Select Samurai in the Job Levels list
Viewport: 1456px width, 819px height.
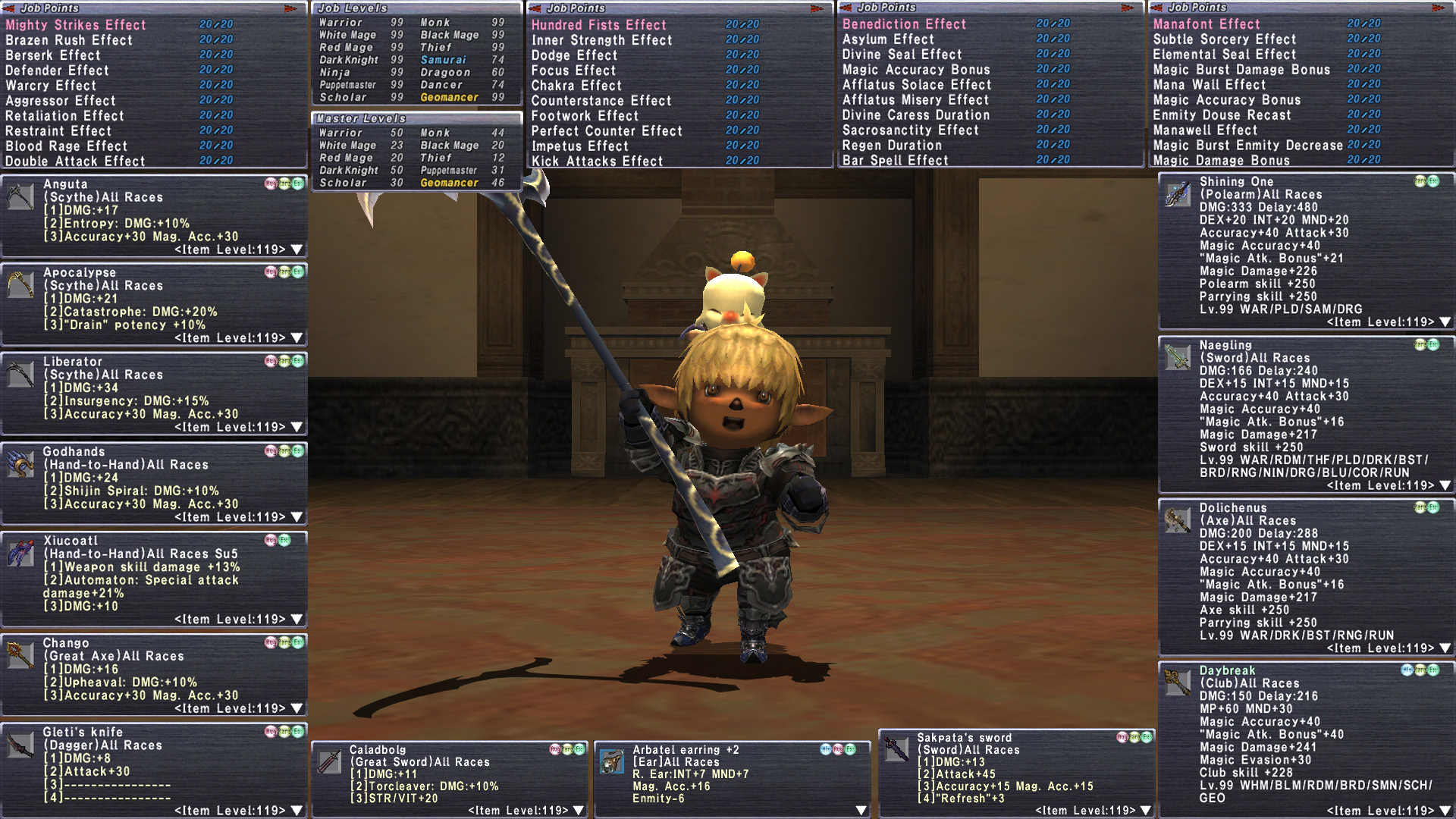[444, 60]
